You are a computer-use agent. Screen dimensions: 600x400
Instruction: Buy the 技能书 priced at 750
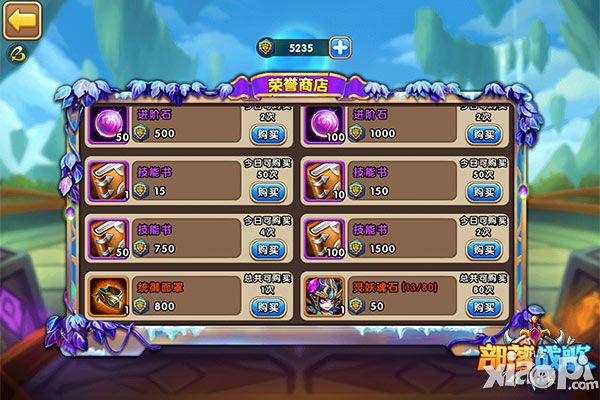pos(264,248)
